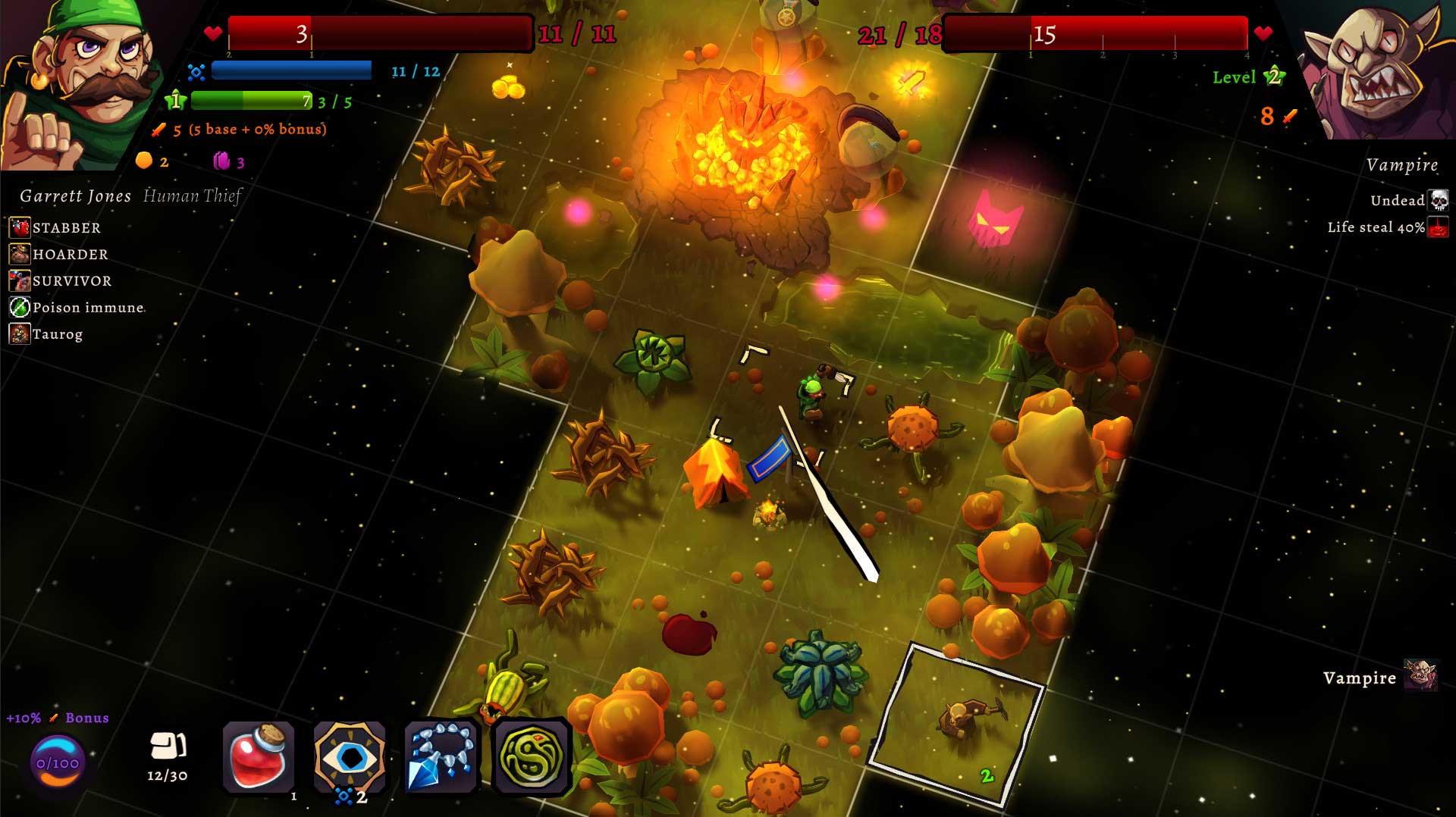
Task: Click Garrett Jones's character portrait
Action: click(76, 83)
